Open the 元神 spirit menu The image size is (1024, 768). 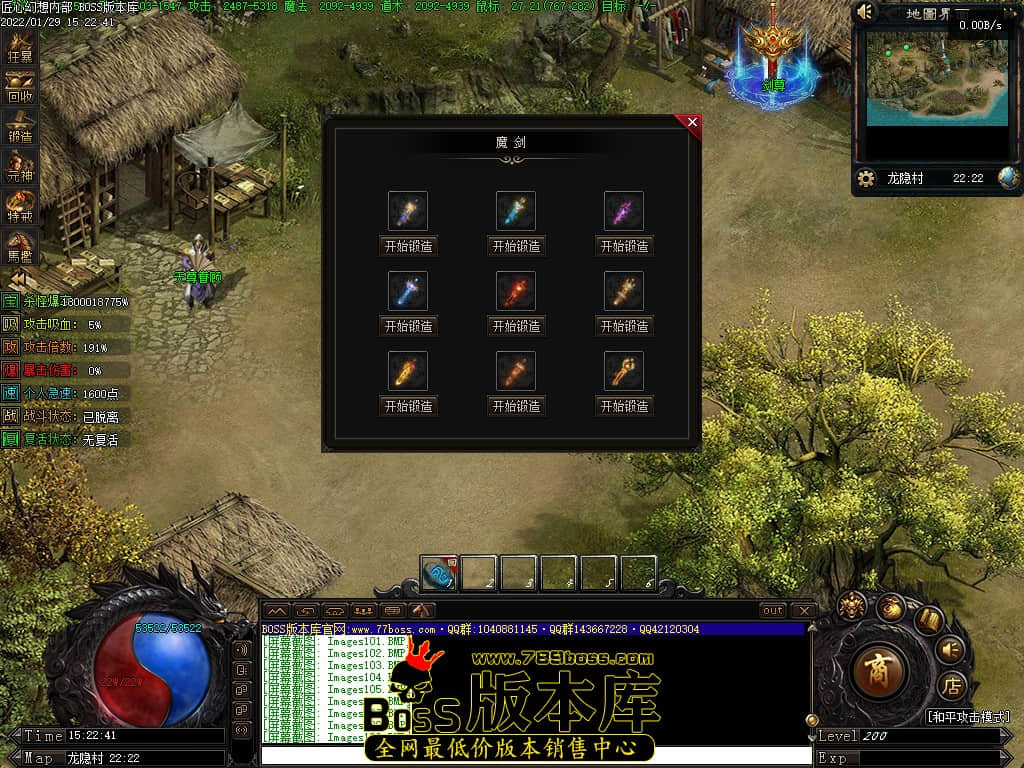coord(20,168)
